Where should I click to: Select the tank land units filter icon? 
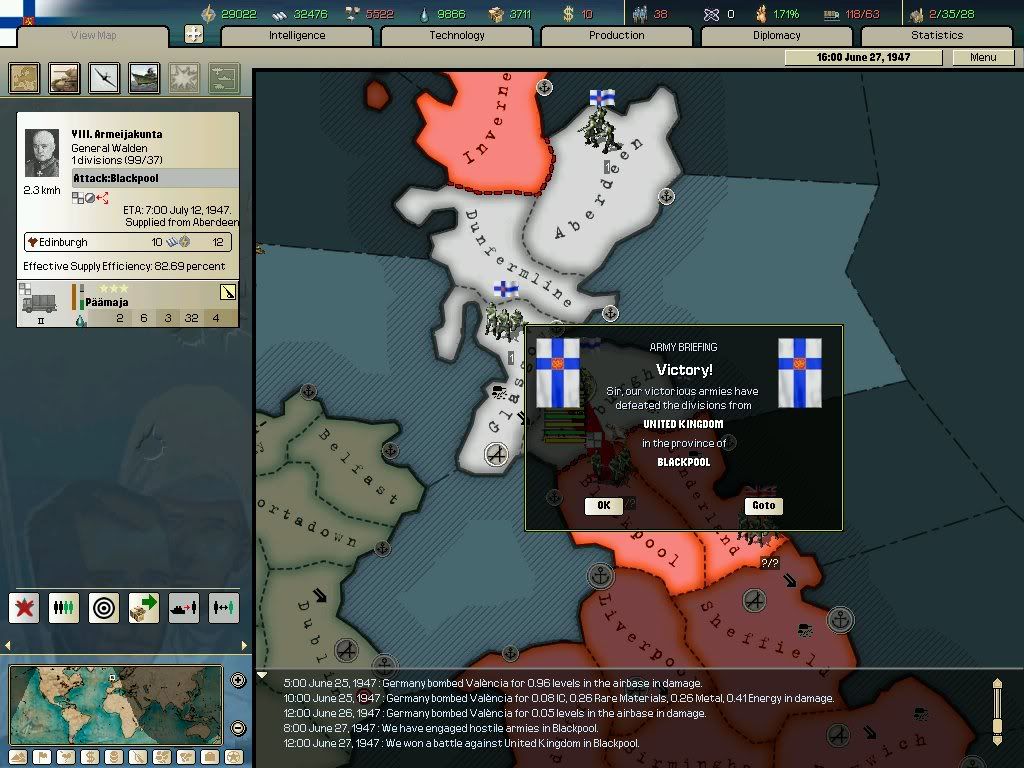coord(65,78)
